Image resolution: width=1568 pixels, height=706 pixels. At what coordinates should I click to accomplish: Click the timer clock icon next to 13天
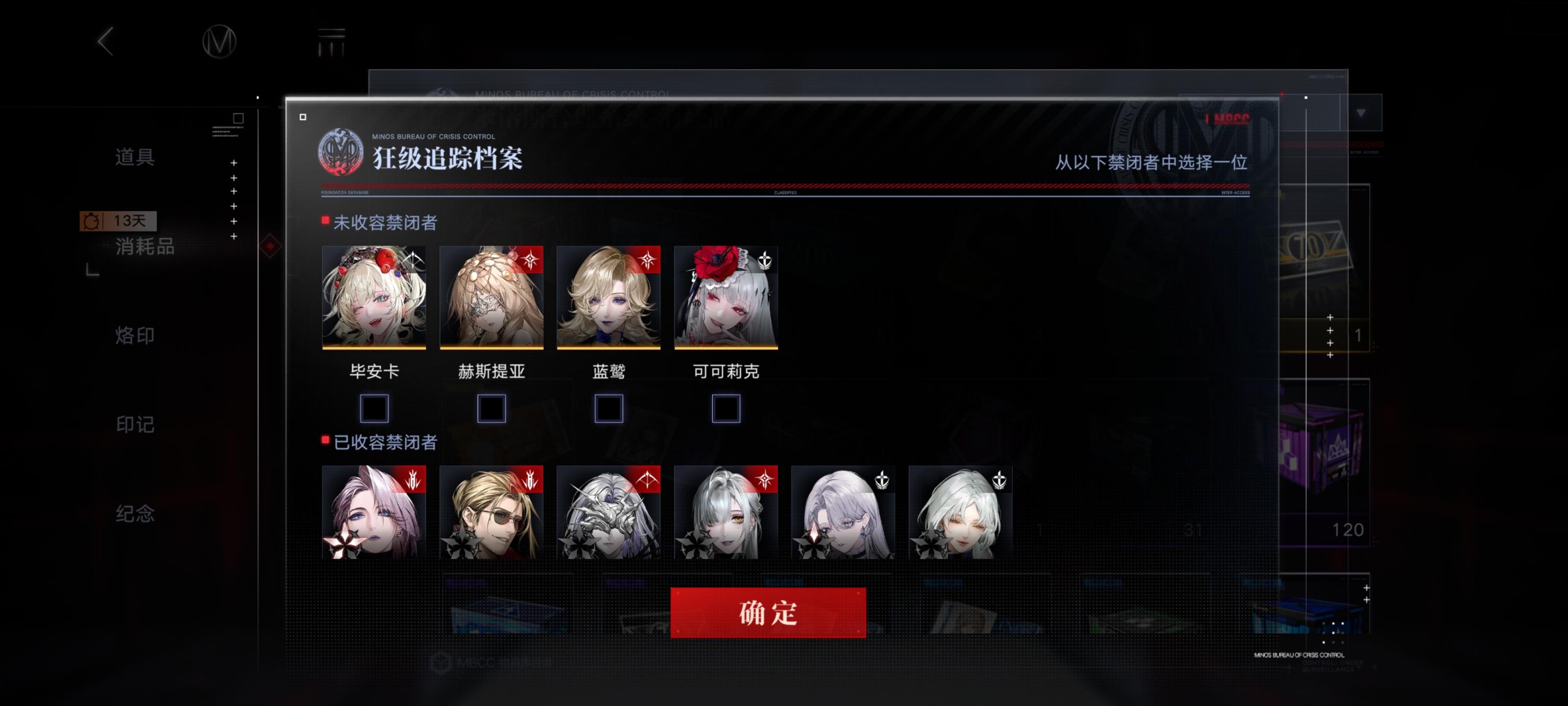point(91,222)
